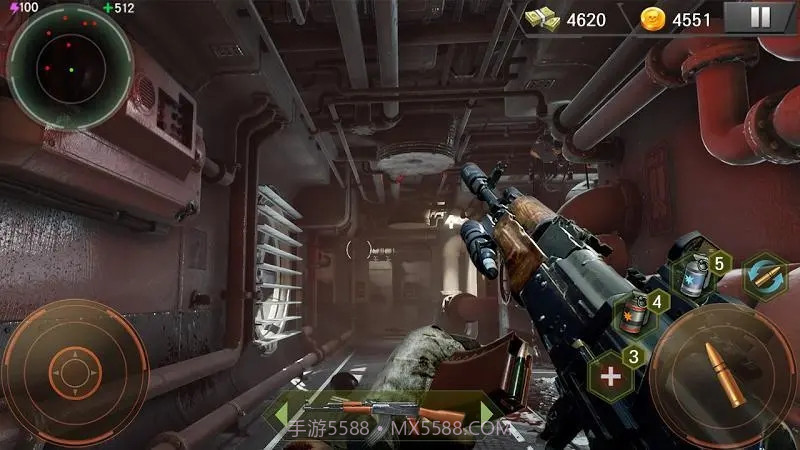Tap the circular radar minimap
Image resolution: width=800 pixels, height=450 pixels.
(x=70, y=66)
